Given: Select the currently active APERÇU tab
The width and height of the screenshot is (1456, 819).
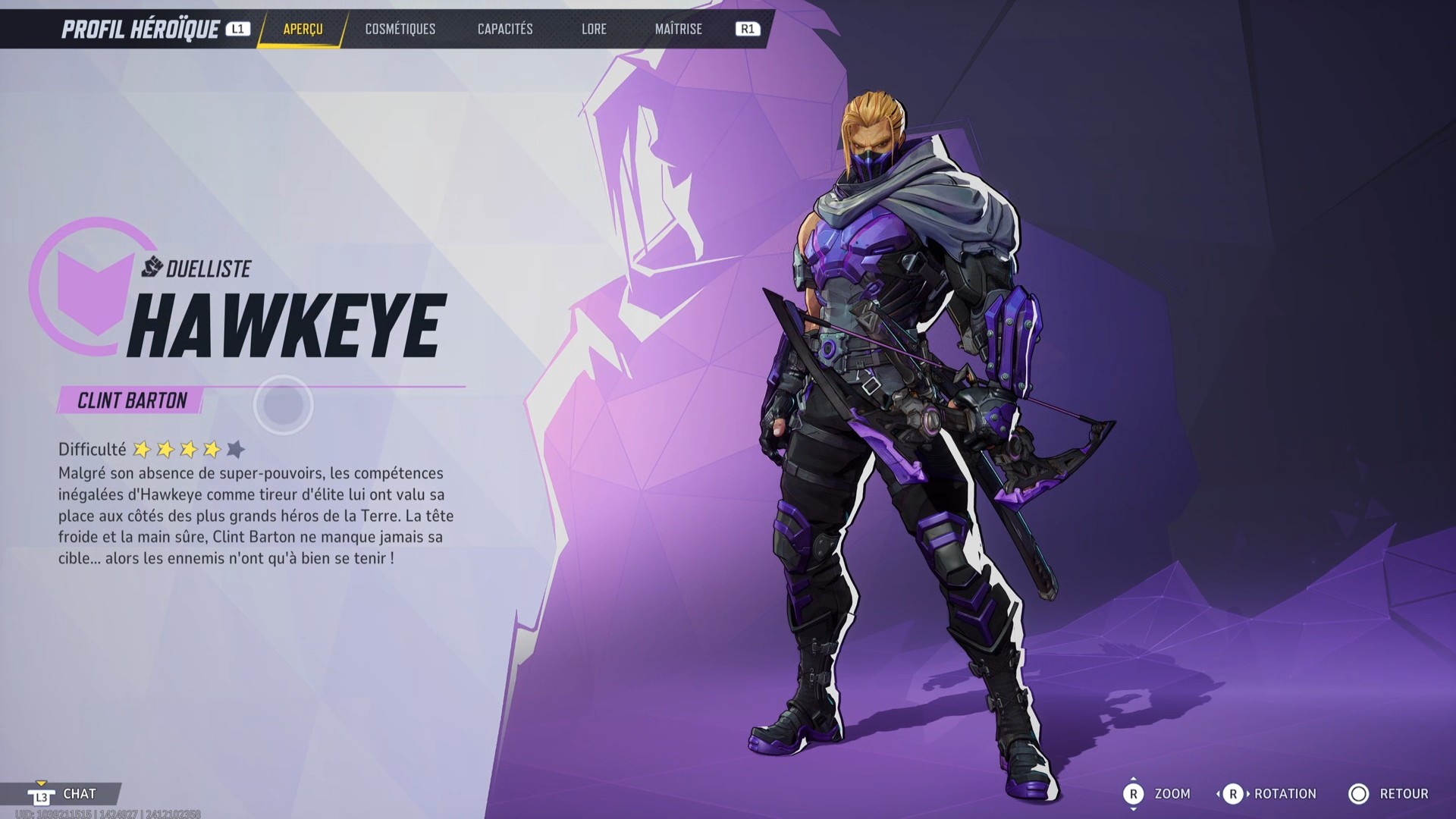Looking at the screenshot, I should click(x=302, y=30).
